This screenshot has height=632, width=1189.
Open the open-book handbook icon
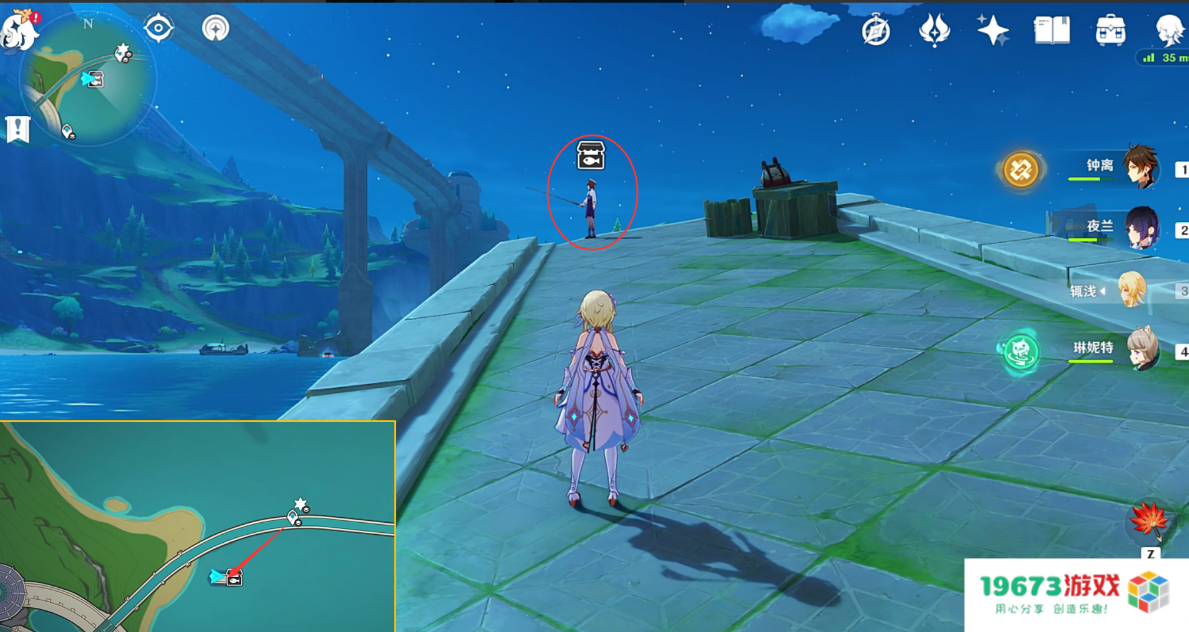point(1052,31)
